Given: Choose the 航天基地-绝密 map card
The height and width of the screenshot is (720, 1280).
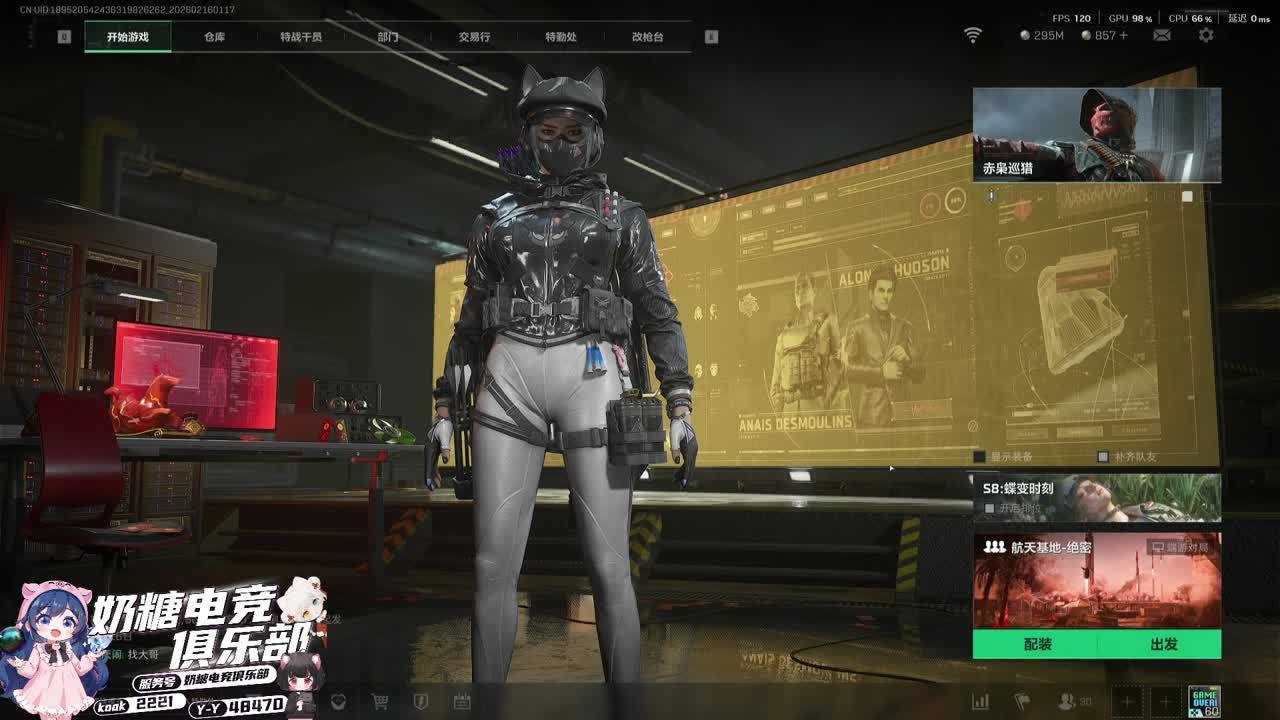Looking at the screenshot, I should pos(1097,580).
